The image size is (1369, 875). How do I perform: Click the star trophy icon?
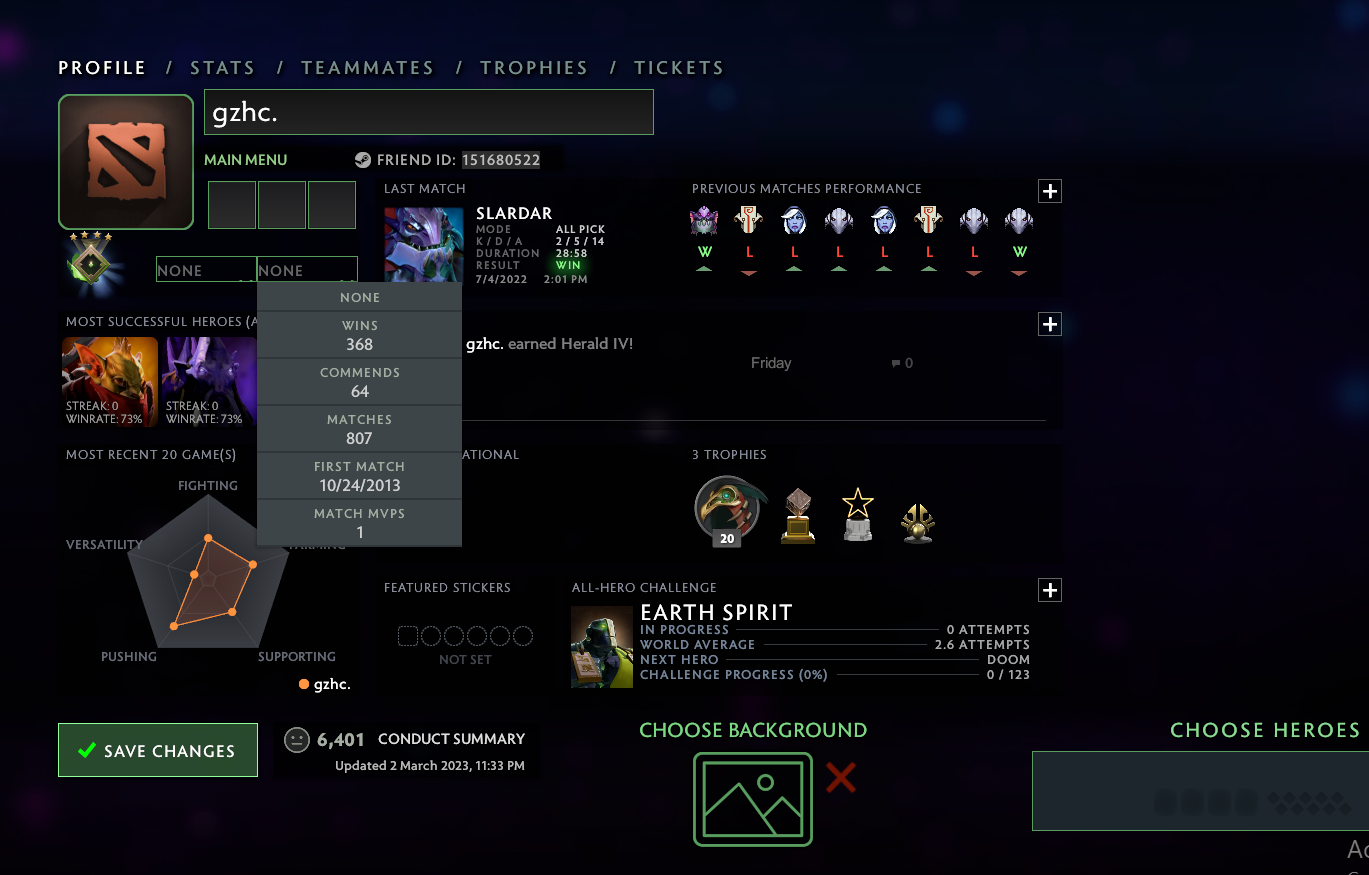tap(858, 512)
